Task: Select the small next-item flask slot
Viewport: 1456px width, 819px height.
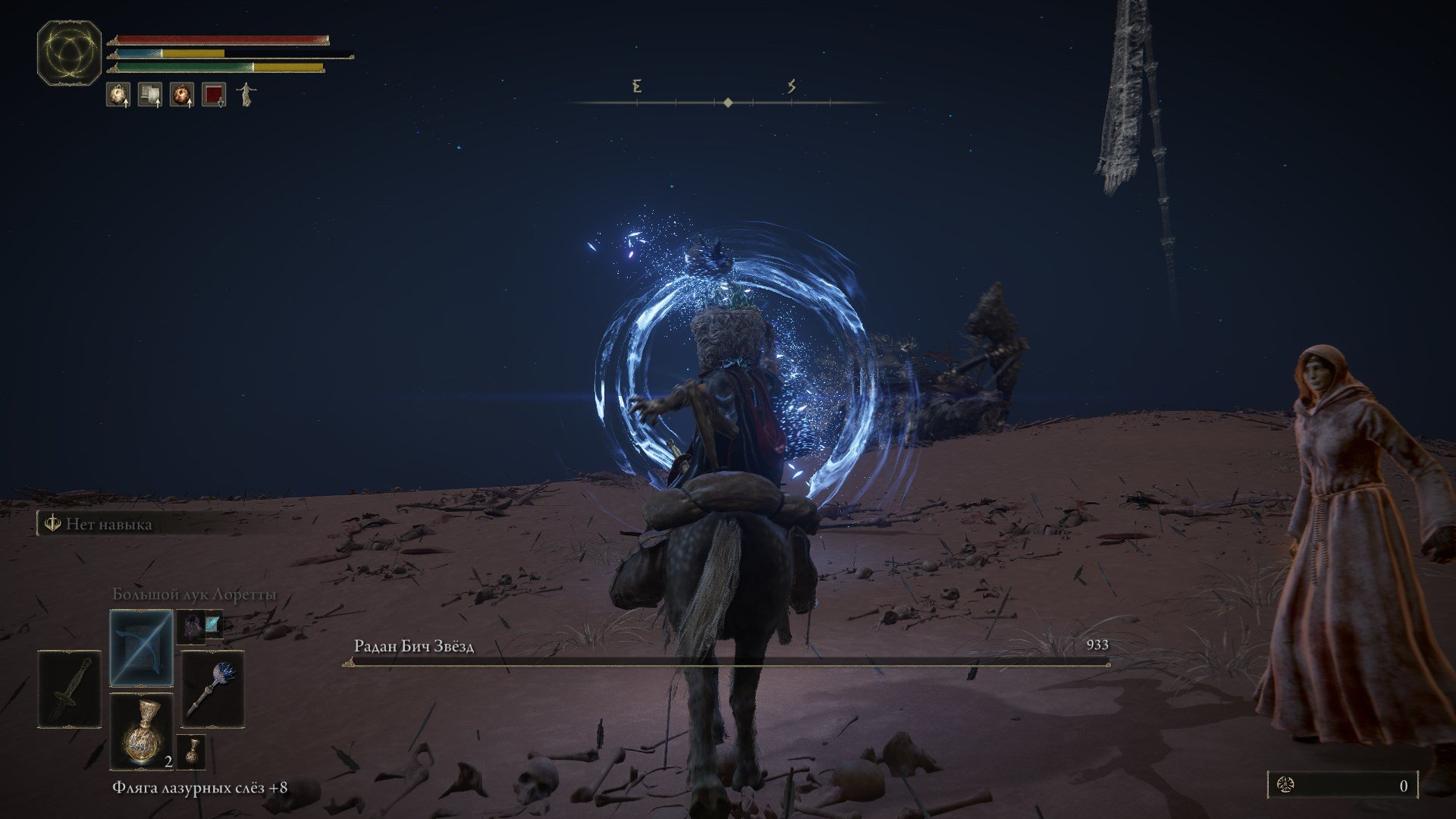Action: [x=192, y=751]
